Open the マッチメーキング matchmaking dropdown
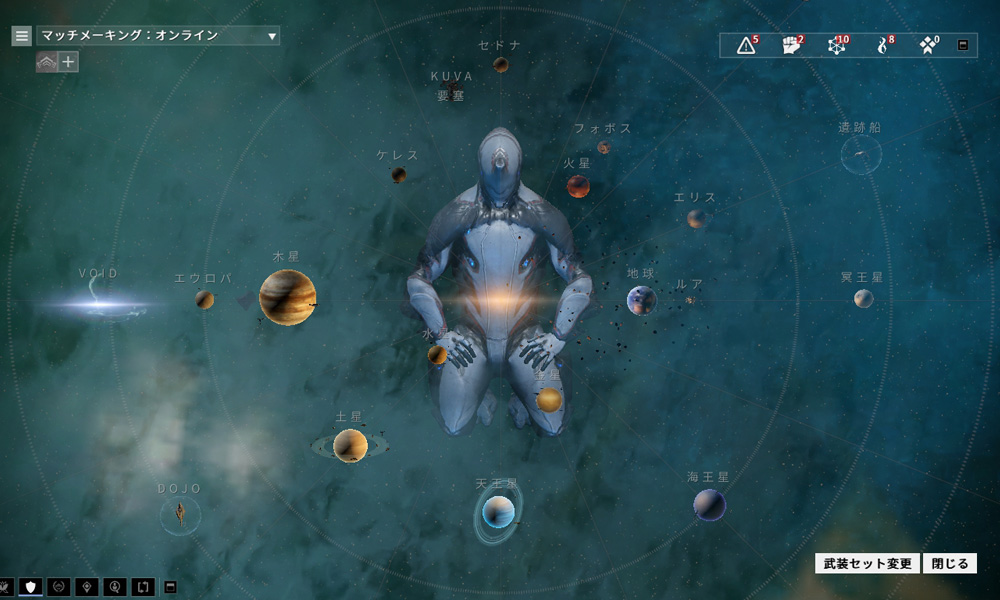Viewport: 1000px width, 600px height. pos(158,36)
